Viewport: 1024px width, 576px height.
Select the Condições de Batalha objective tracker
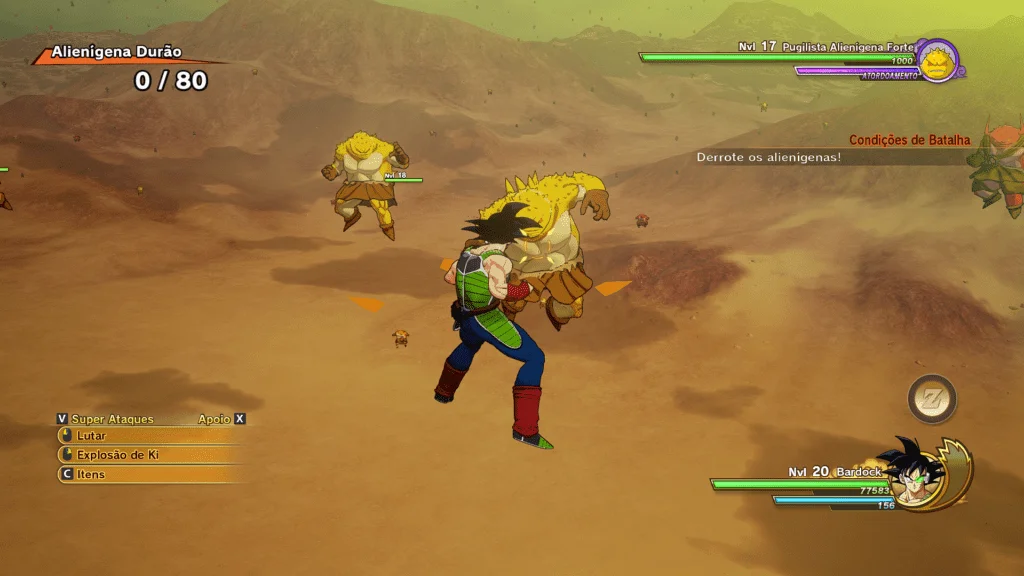coord(909,141)
